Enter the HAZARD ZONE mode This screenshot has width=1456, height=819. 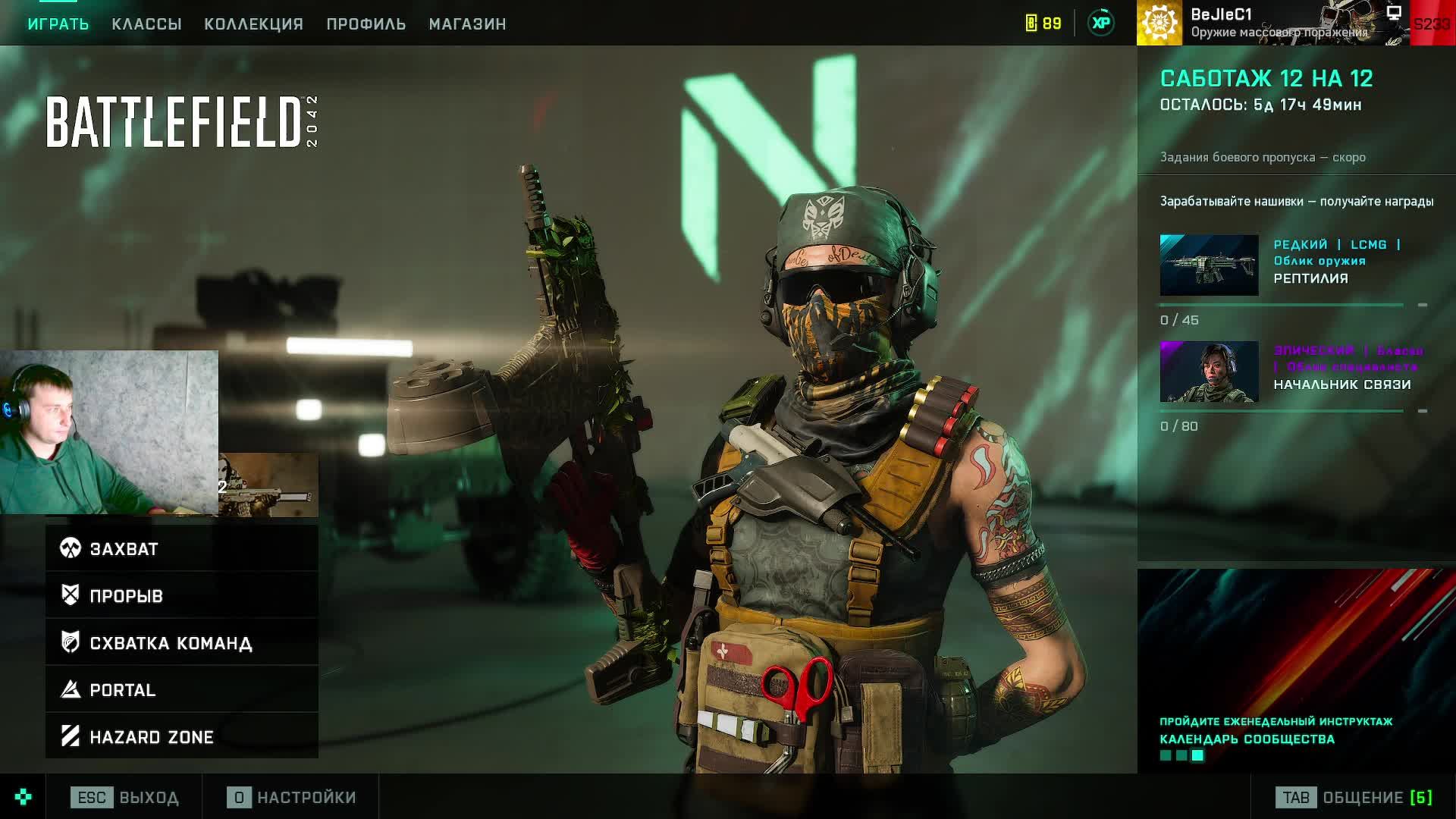click(182, 736)
